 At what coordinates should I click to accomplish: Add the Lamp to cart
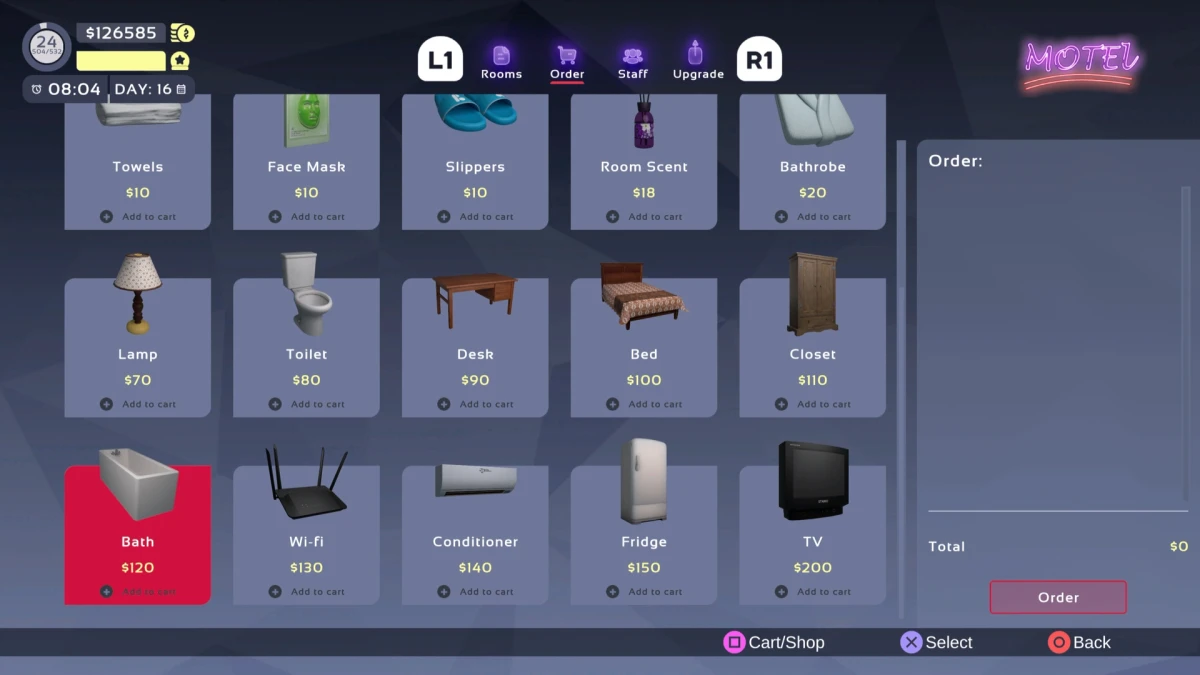click(138, 404)
